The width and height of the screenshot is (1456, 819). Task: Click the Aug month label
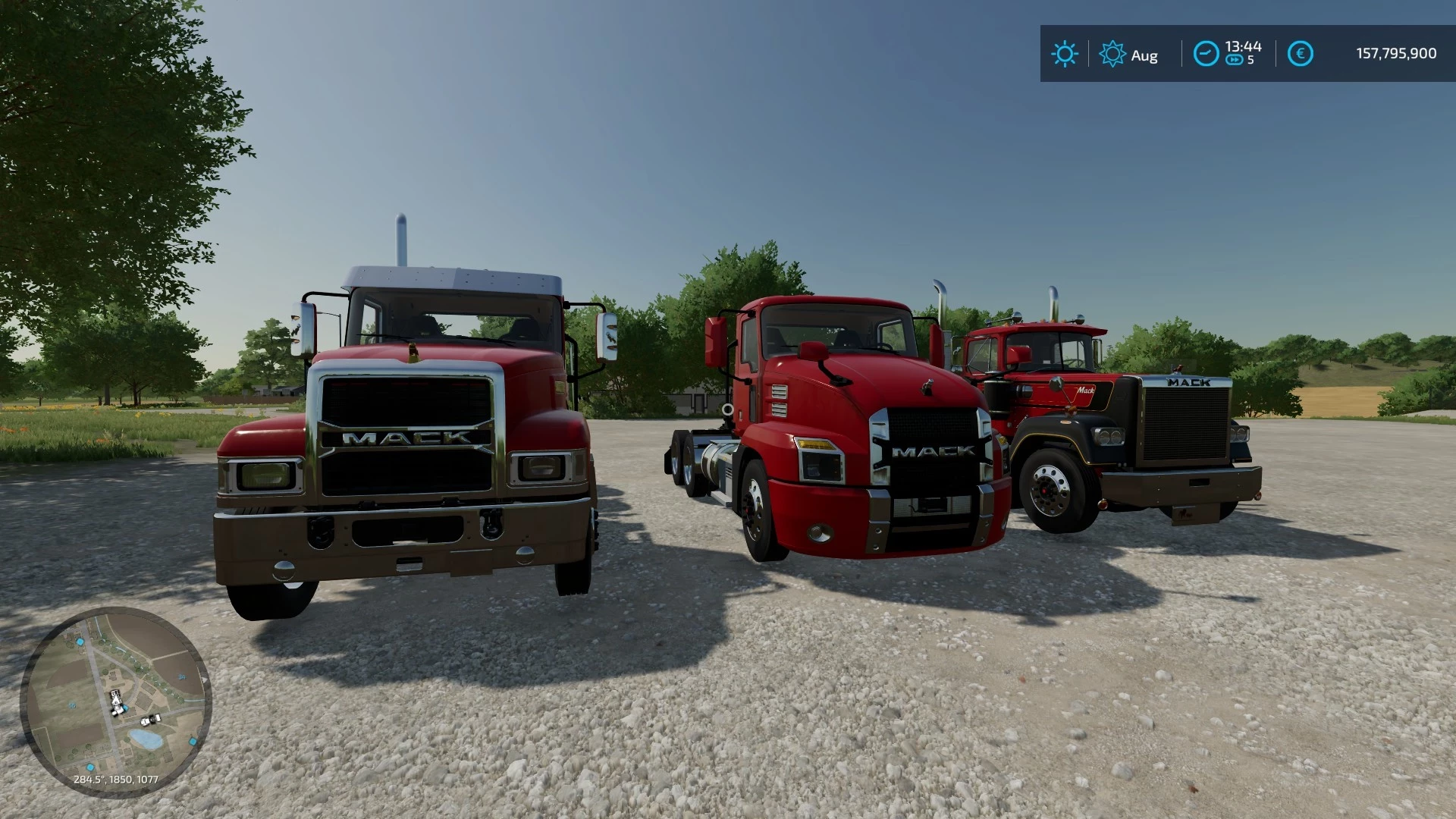click(x=1144, y=55)
